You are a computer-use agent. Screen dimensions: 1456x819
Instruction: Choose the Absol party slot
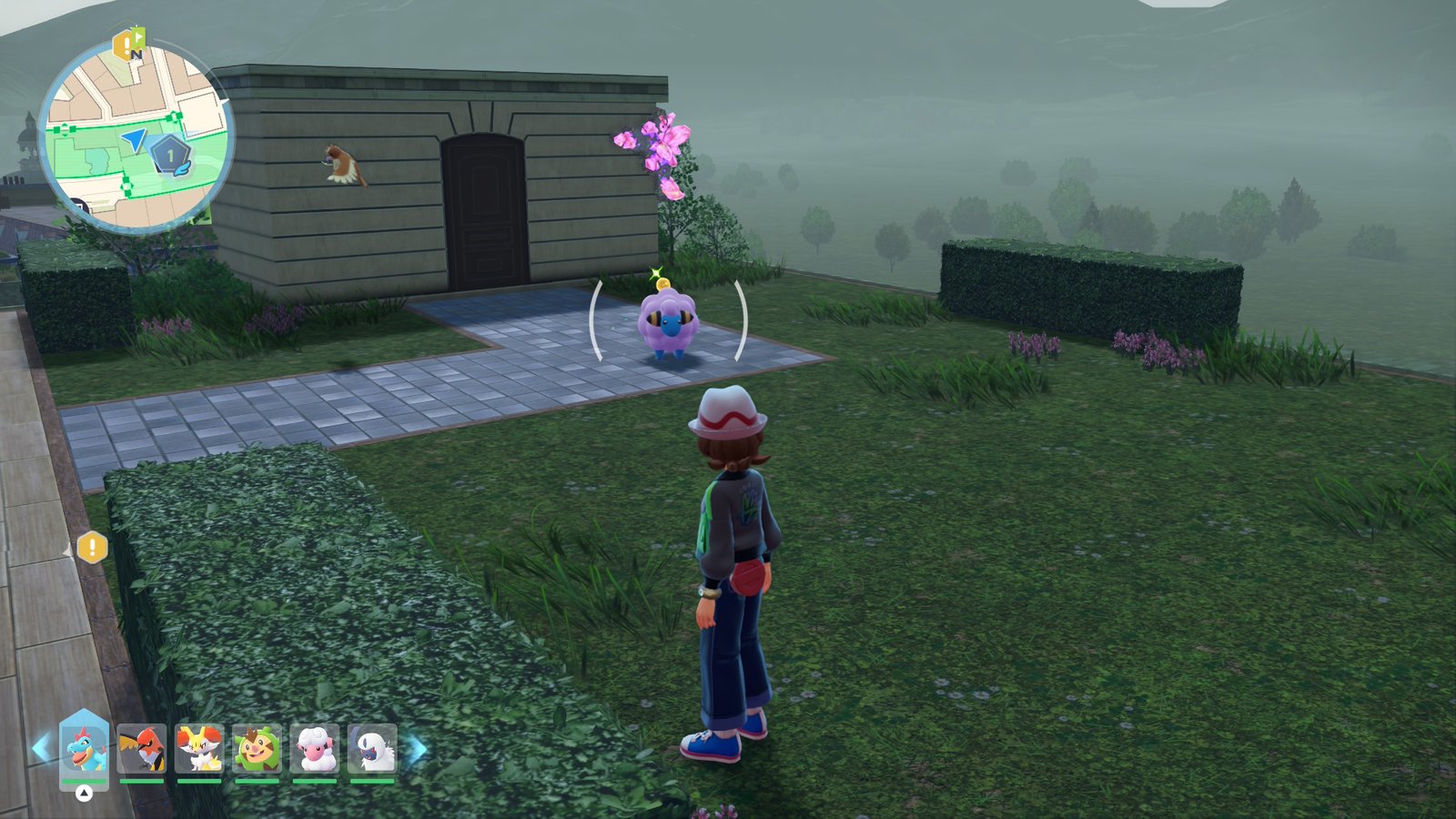pyautogui.click(x=372, y=748)
